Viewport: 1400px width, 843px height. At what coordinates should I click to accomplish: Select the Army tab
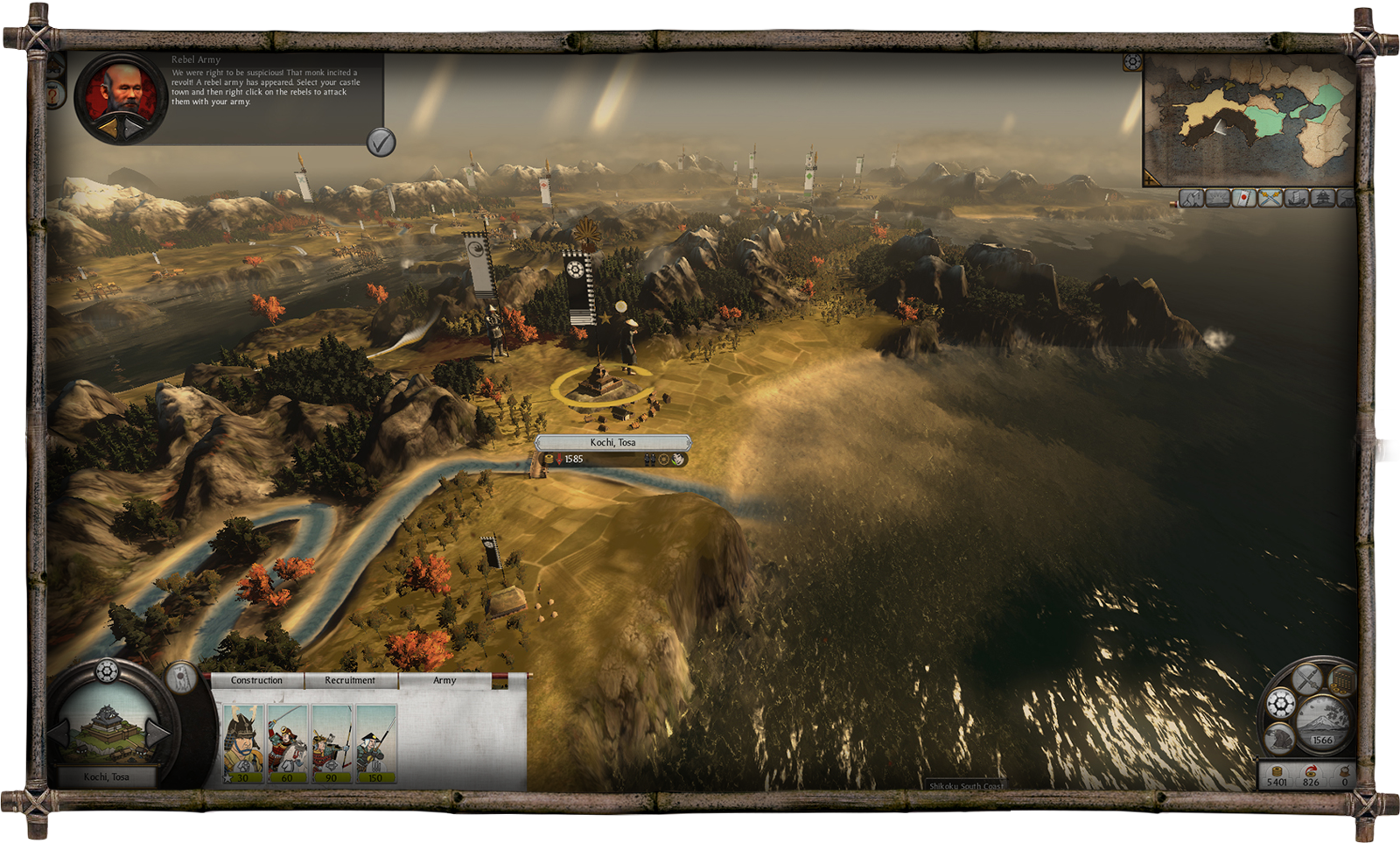point(444,680)
